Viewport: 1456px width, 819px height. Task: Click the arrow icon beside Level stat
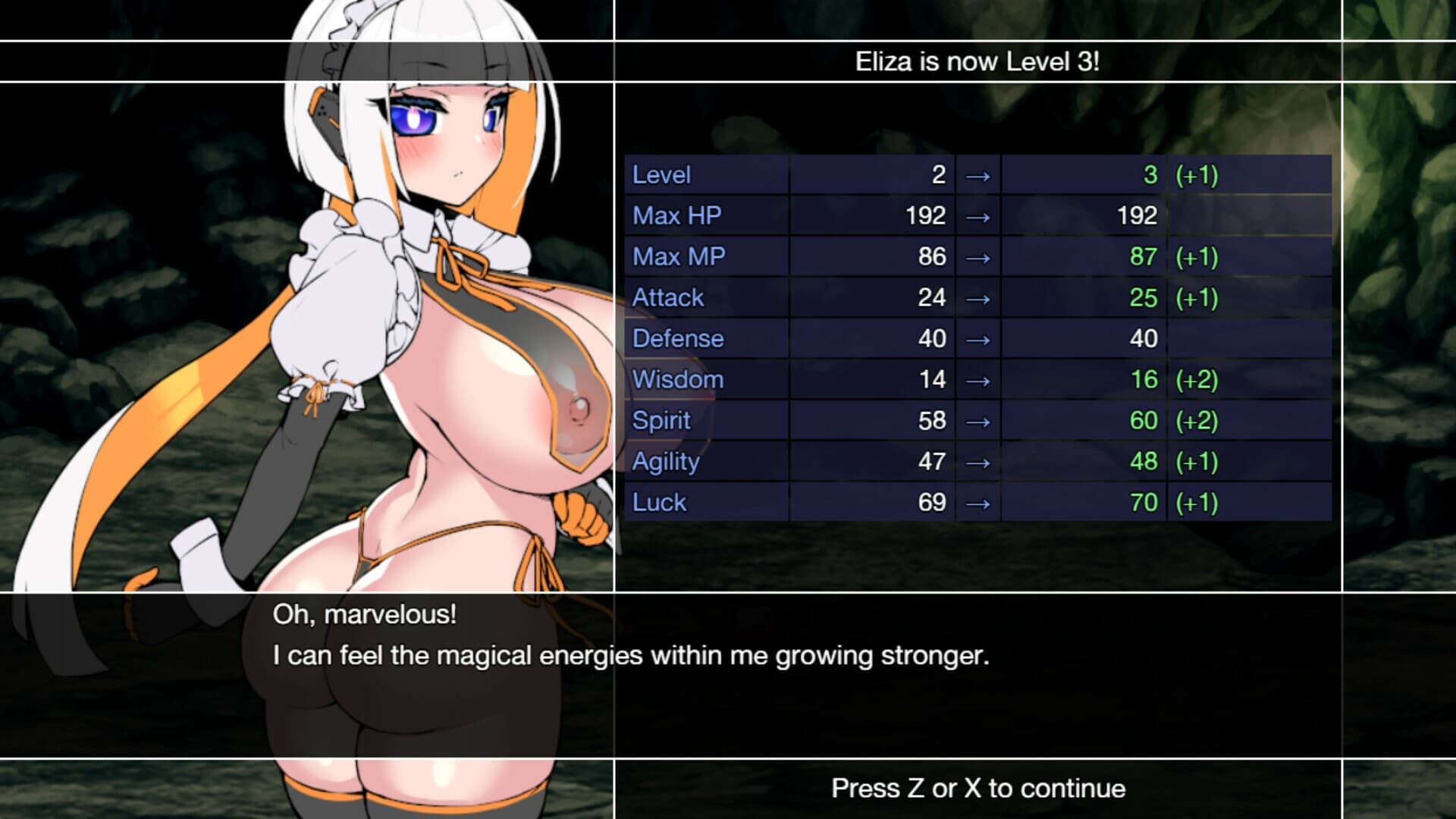[978, 174]
